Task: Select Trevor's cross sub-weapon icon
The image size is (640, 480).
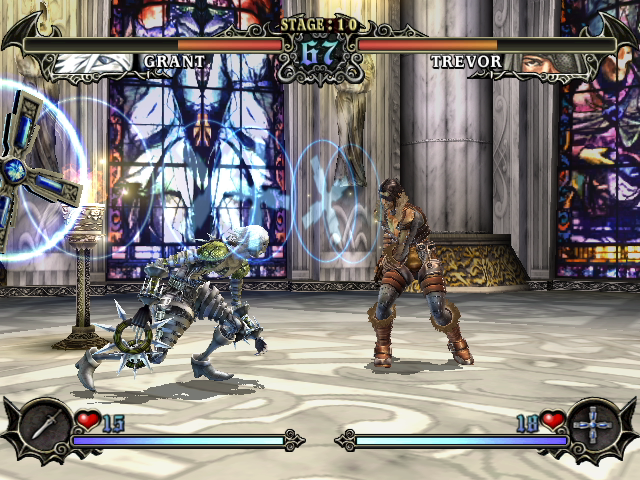Action: (593, 423)
